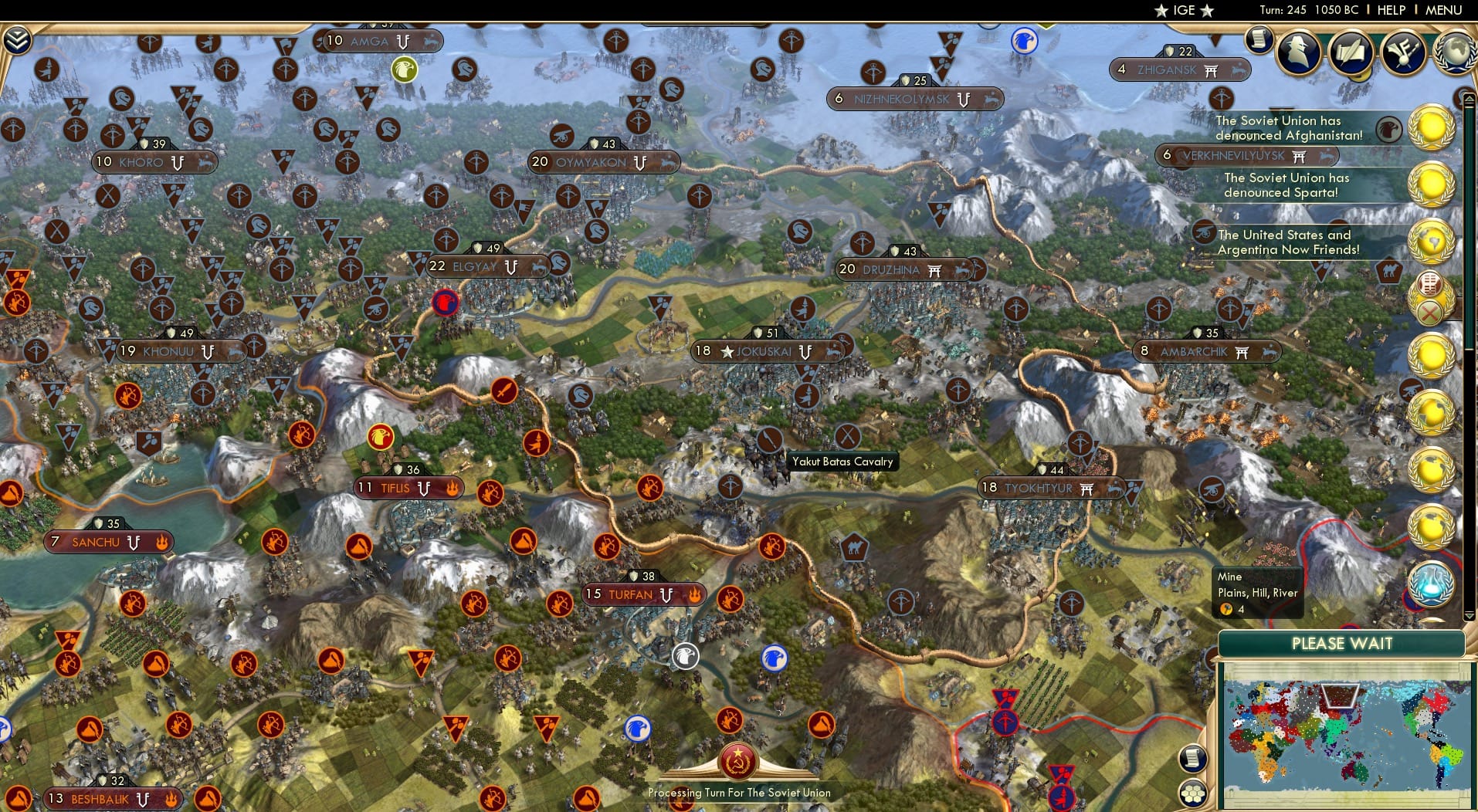
Task: Open the game MENU
Action: 1446,11
